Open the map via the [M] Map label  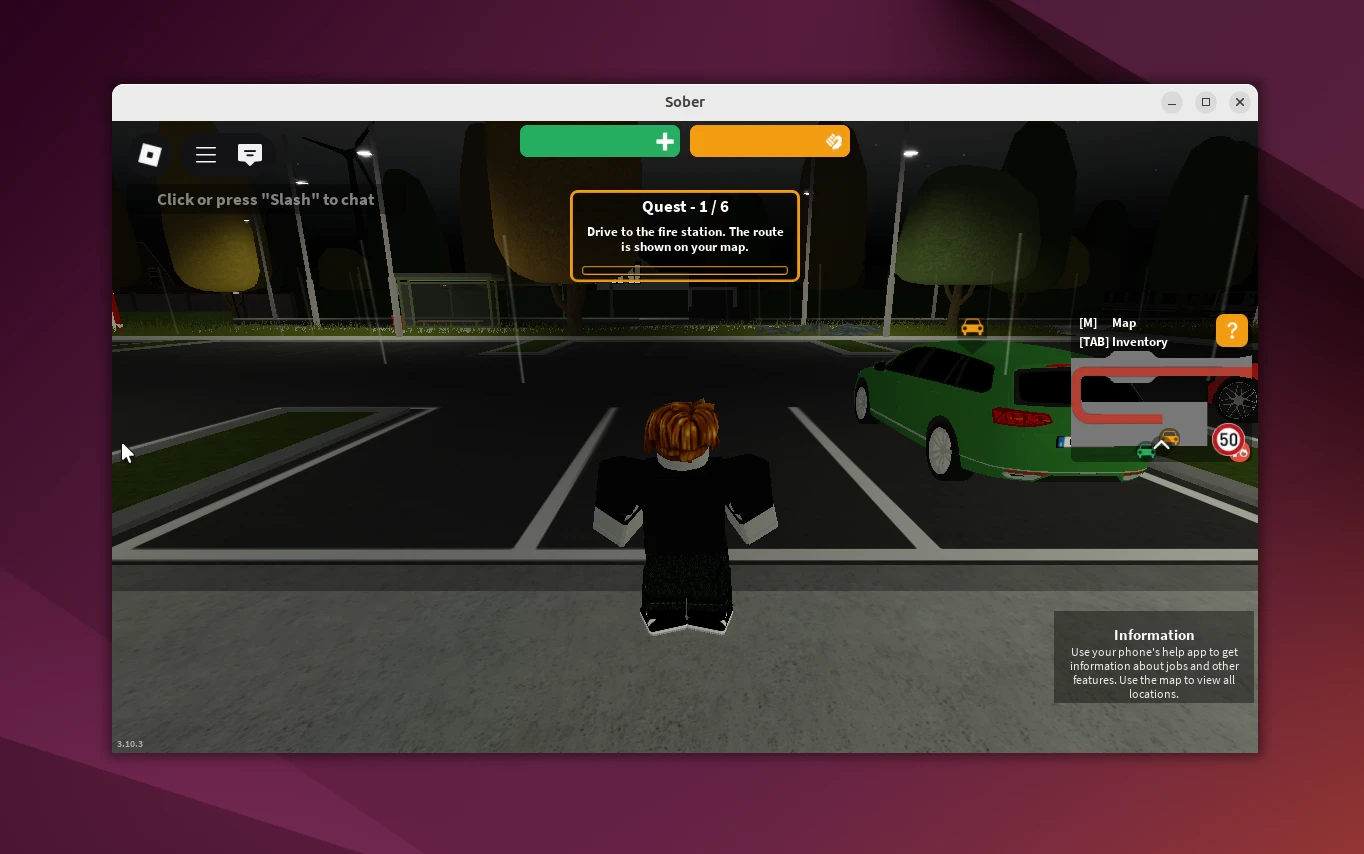[1110, 323]
